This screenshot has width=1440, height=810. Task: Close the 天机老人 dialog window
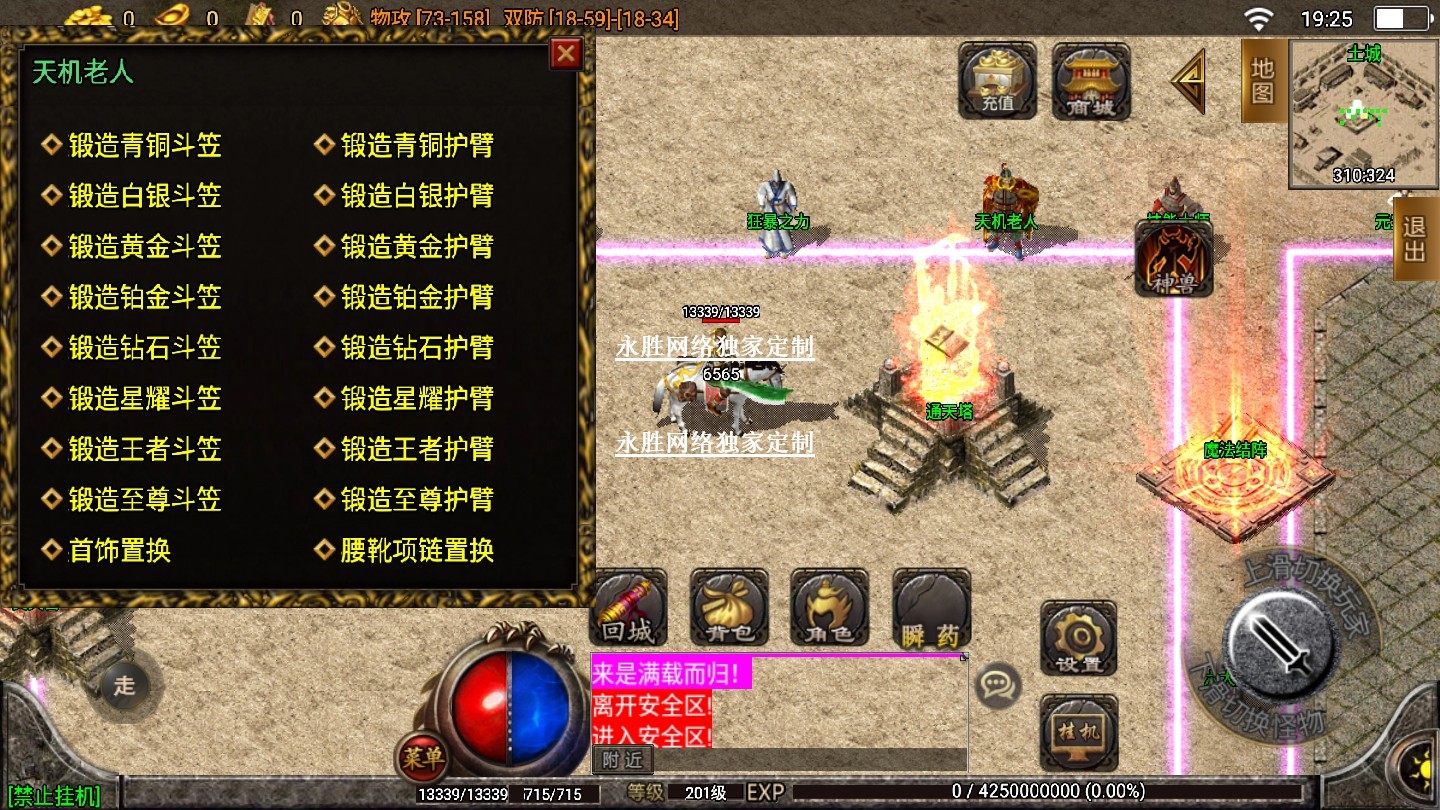pos(566,54)
